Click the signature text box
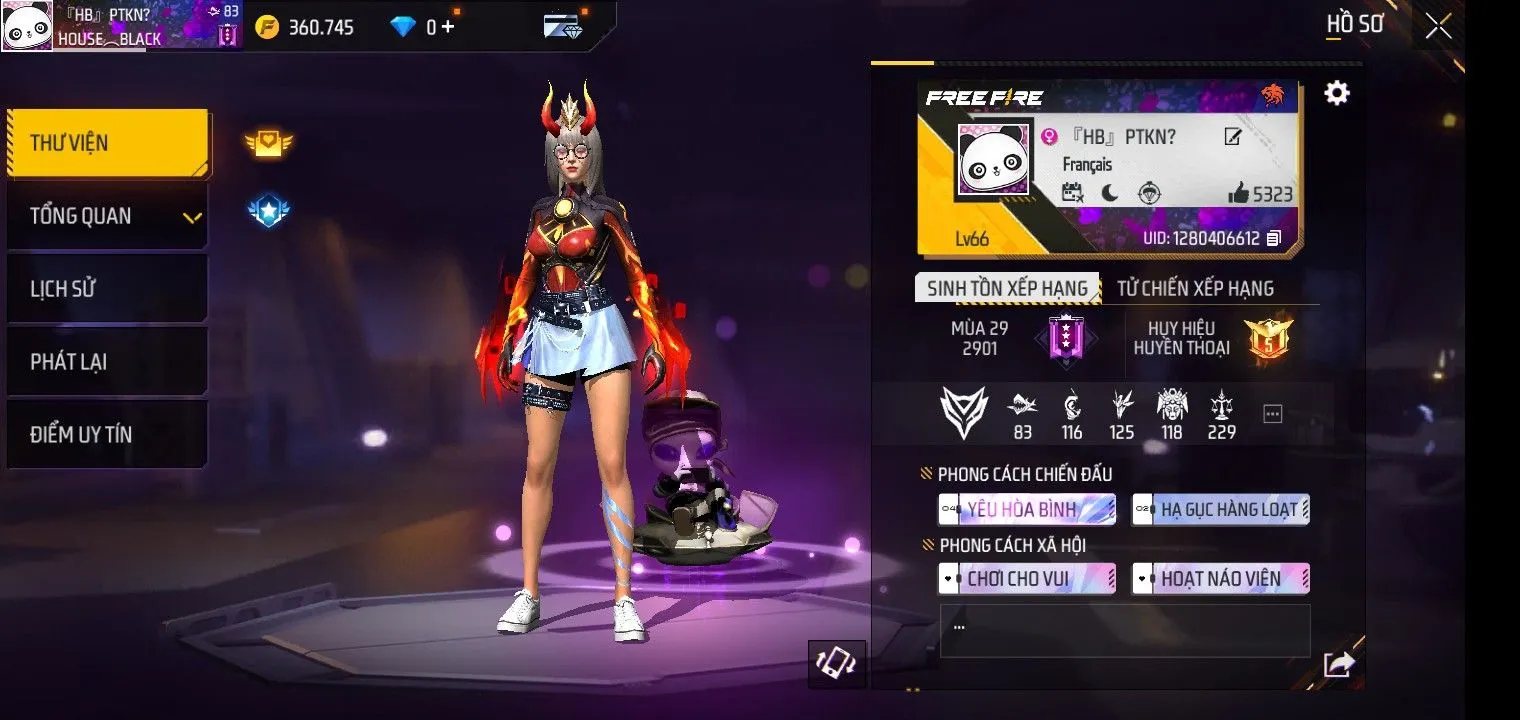Image resolution: width=1520 pixels, height=720 pixels. (x=1124, y=630)
